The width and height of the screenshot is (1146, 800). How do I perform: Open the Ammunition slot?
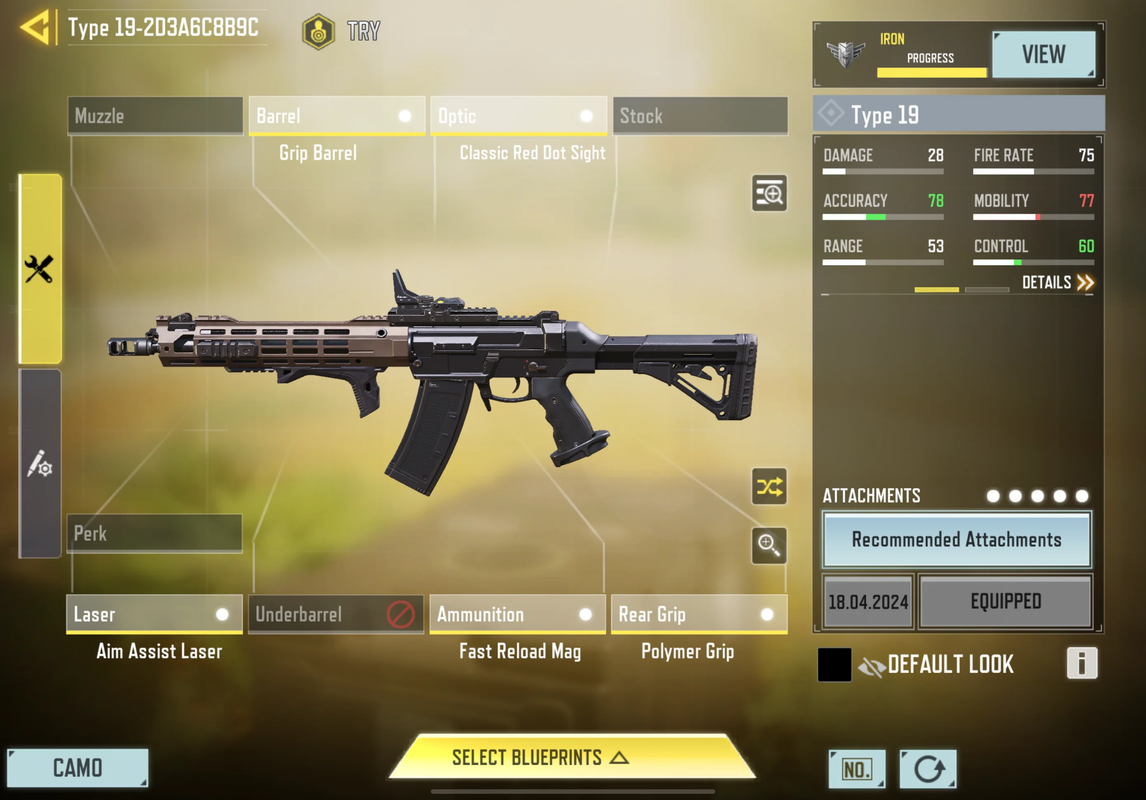pos(517,615)
